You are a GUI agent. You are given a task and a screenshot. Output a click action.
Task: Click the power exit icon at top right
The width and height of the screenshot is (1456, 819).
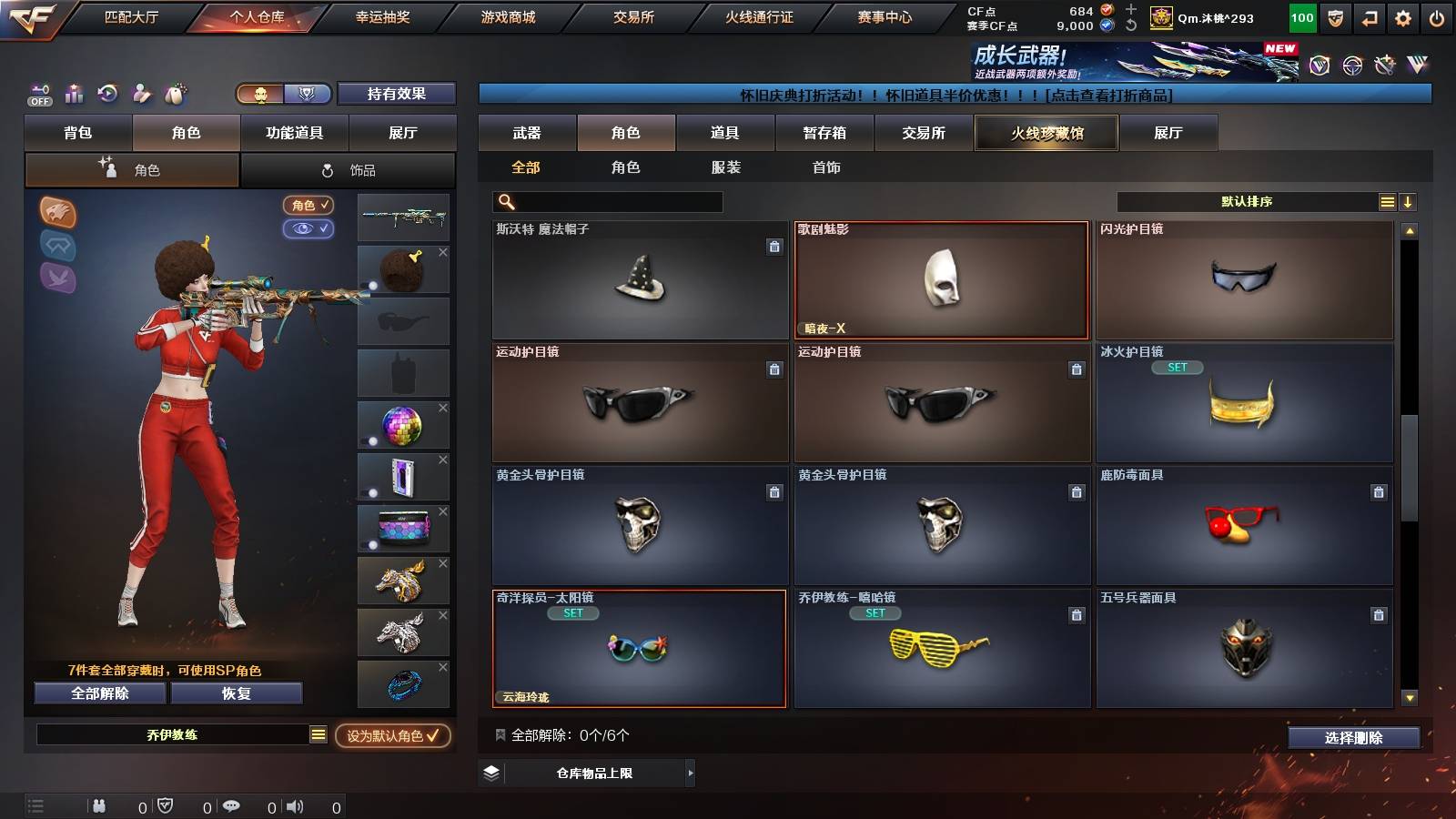pyautogui.click(x=1436, y=16)
